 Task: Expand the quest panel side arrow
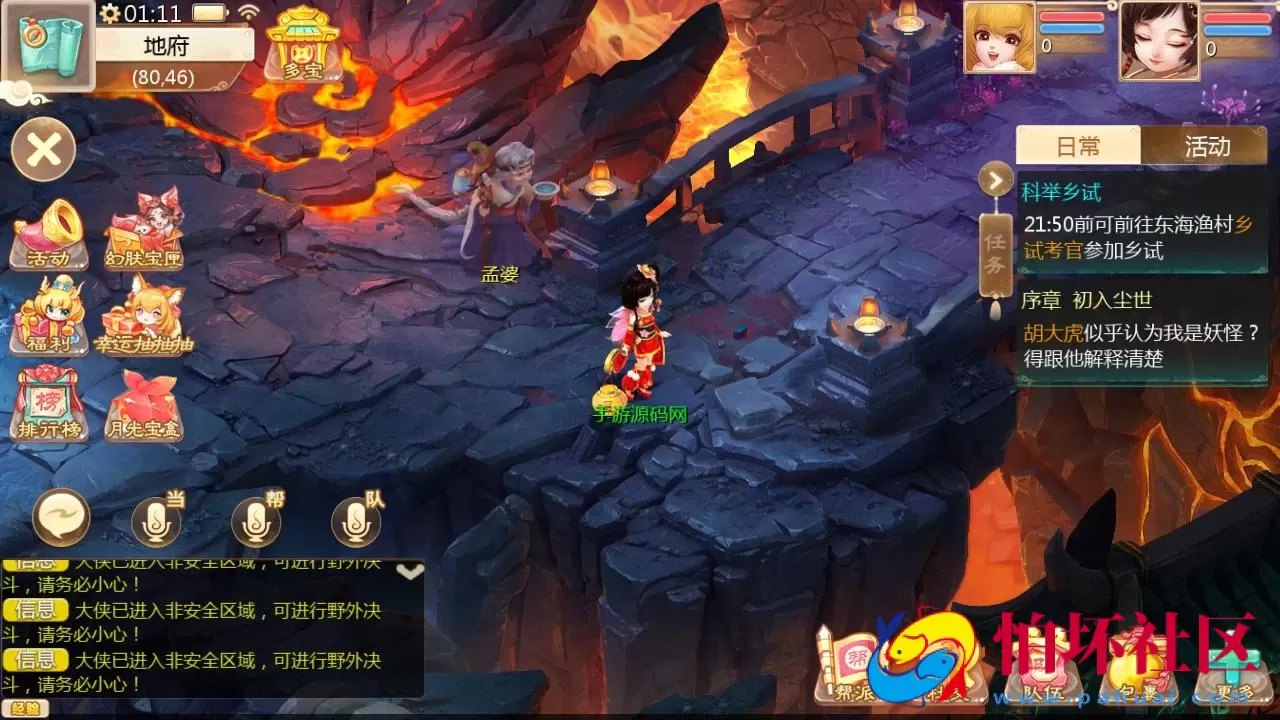992,180
